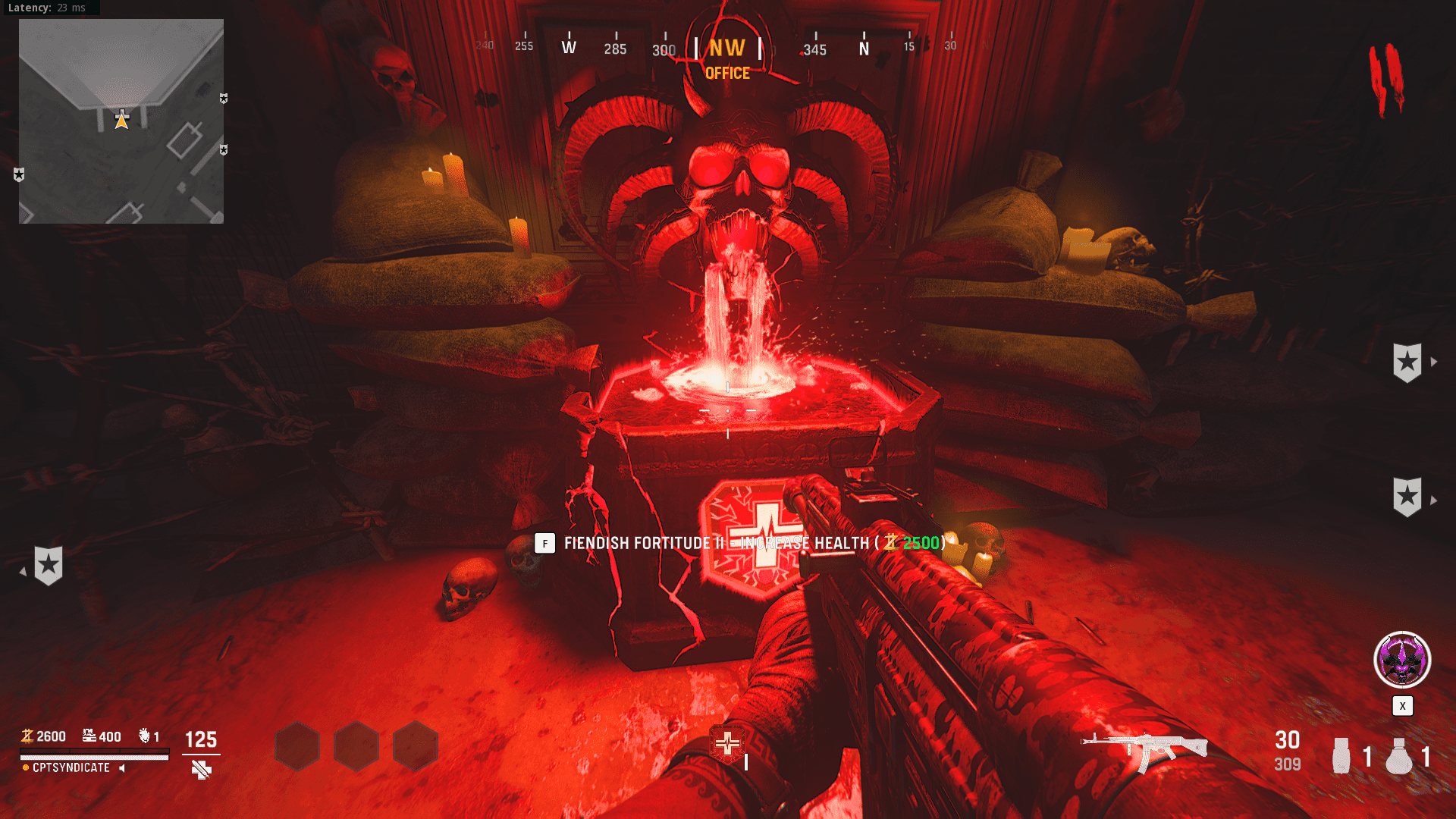The width and height of the screenshot is (1456, 819).
Task: Expand the lower star shield chevron on right edge
Action: pyautogui.click(x=1436, y=500)
